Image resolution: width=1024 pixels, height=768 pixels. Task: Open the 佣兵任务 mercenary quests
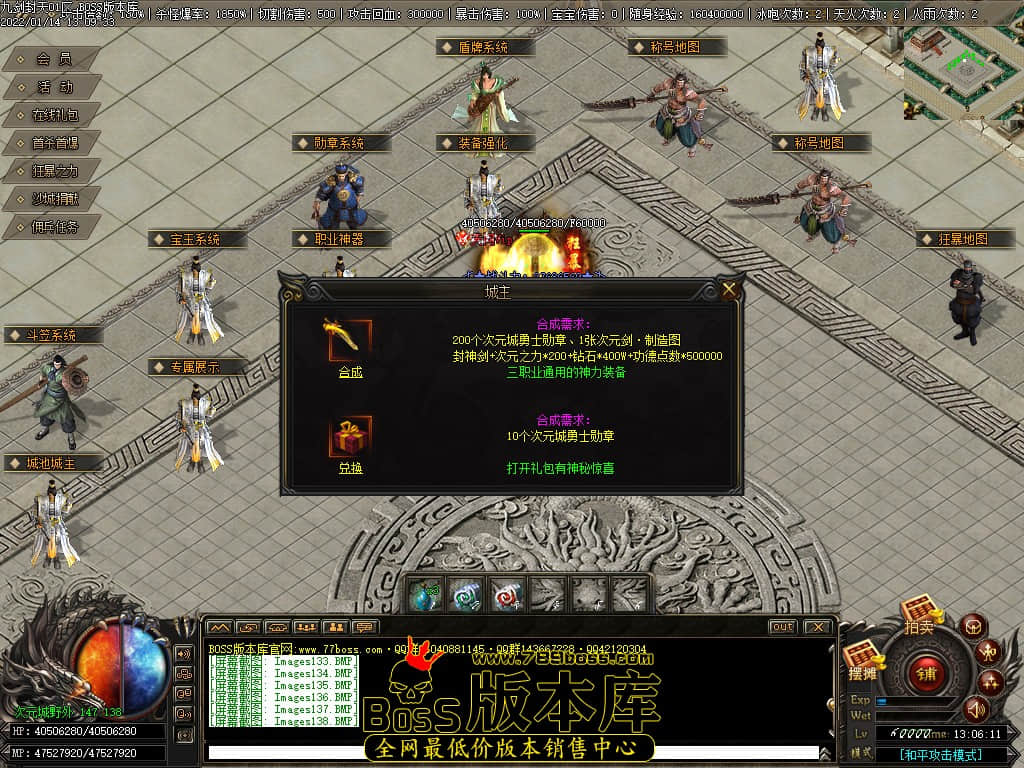53,227
